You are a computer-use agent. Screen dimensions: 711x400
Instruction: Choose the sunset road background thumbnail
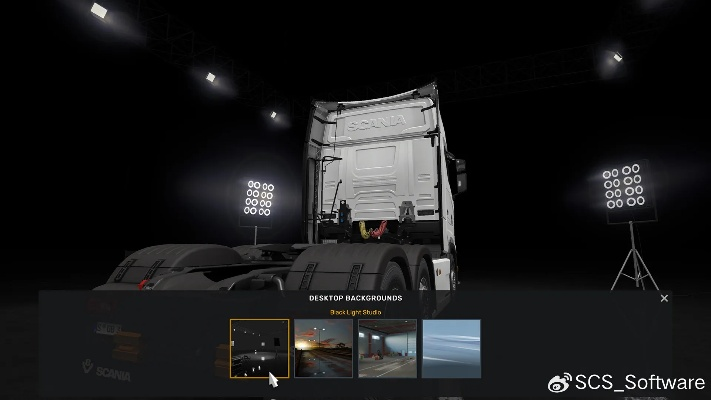pos(323,348)
